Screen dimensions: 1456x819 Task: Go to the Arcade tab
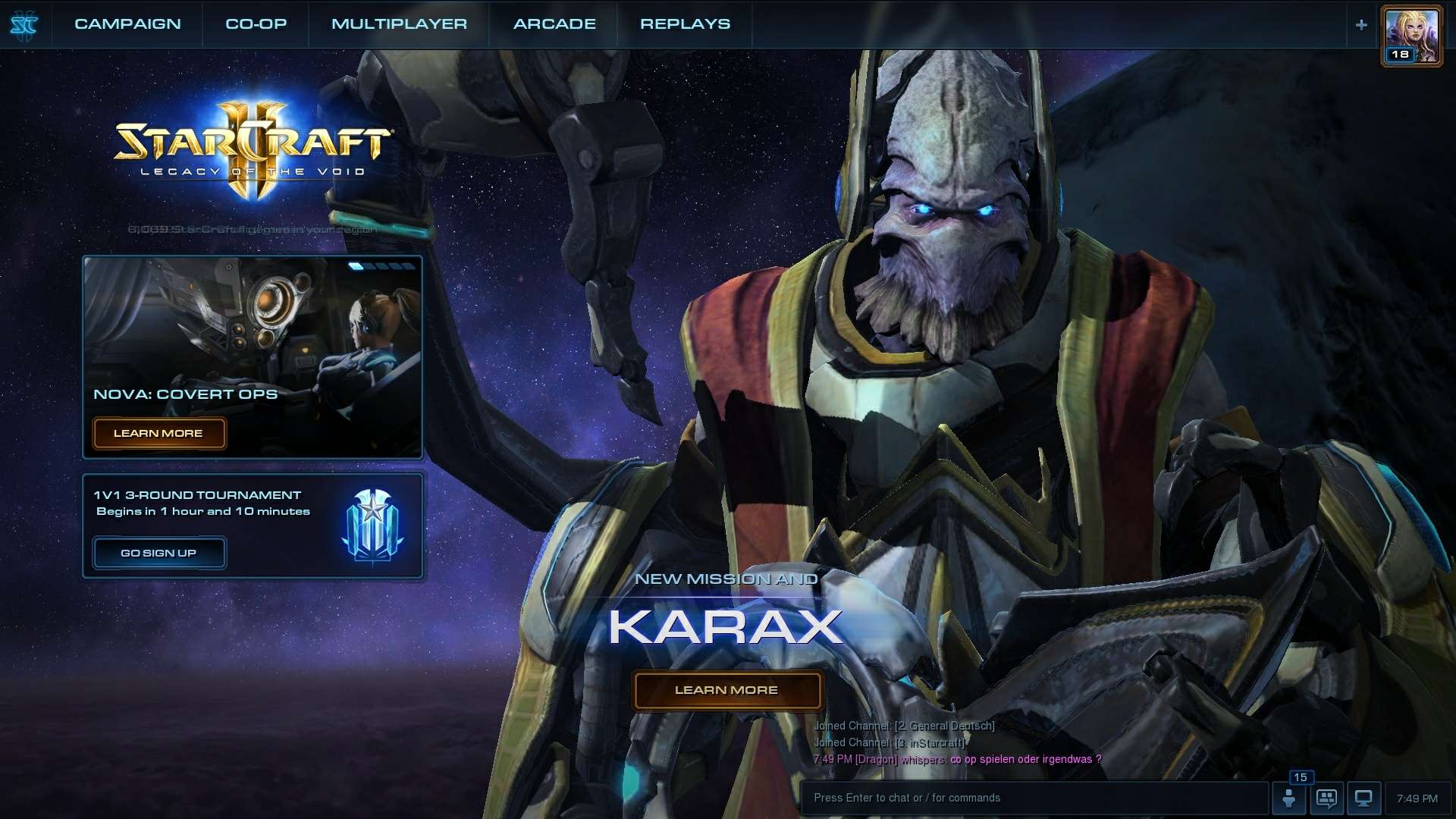554,24
